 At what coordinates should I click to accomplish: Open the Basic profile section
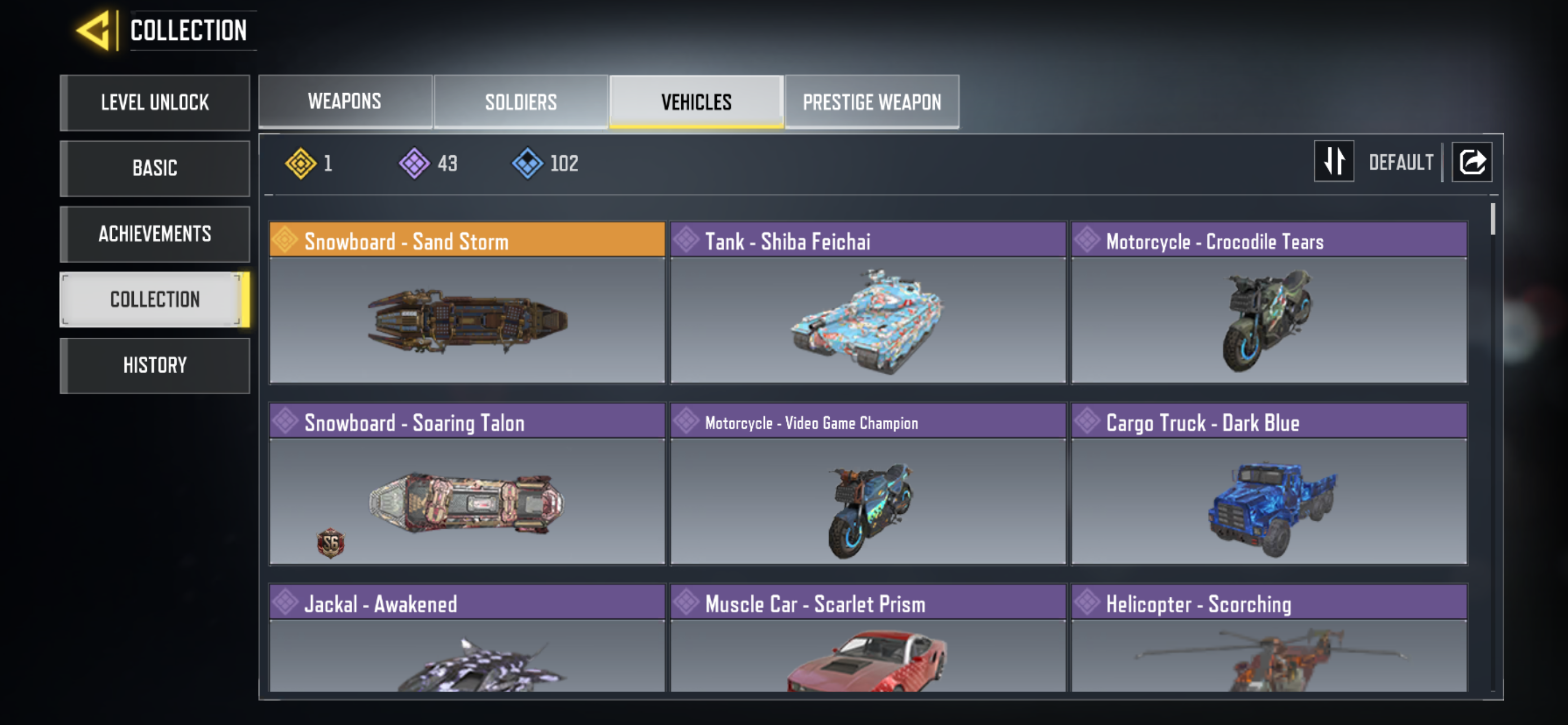[x=155, y=168]
